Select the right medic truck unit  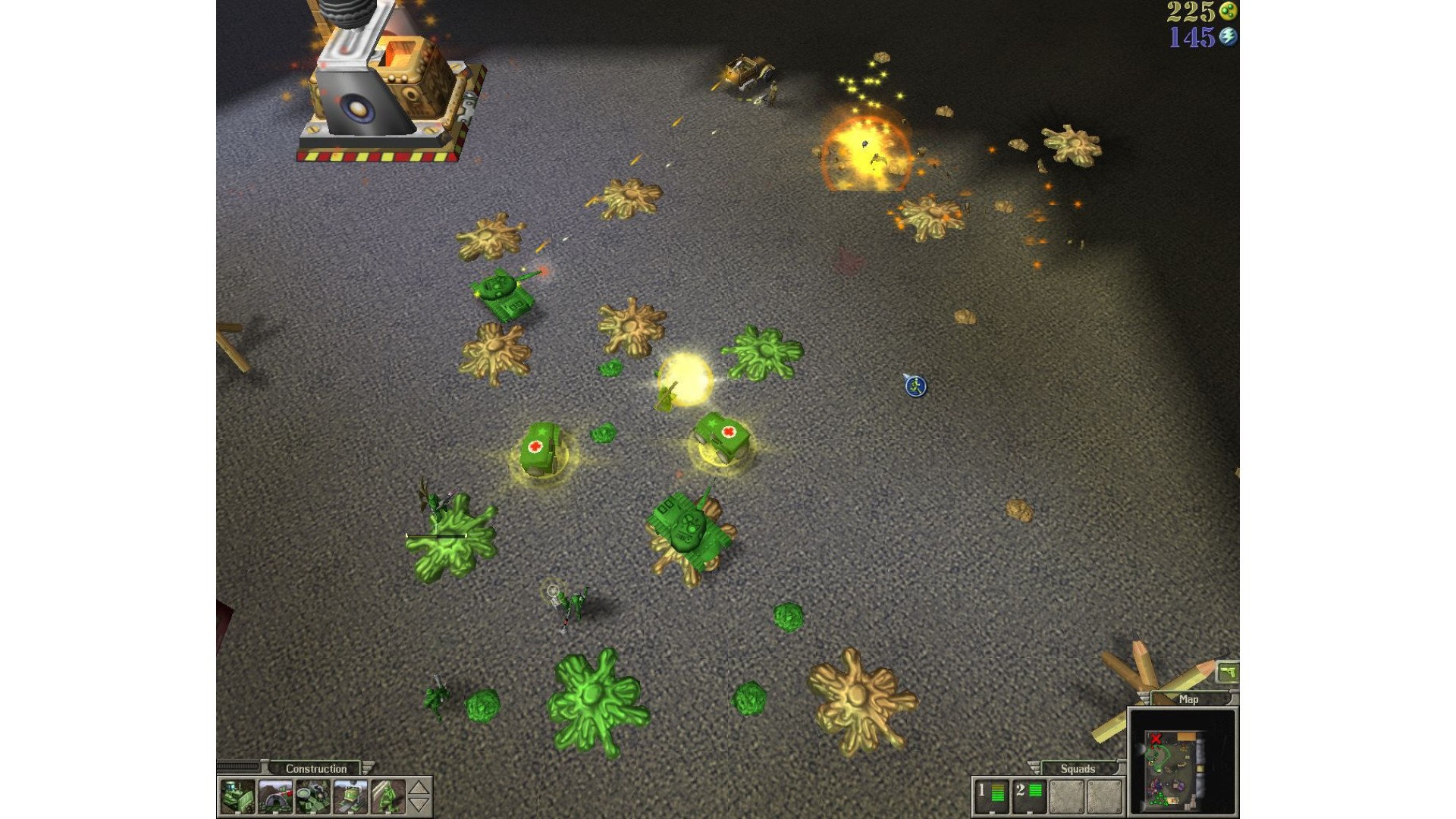722,438
